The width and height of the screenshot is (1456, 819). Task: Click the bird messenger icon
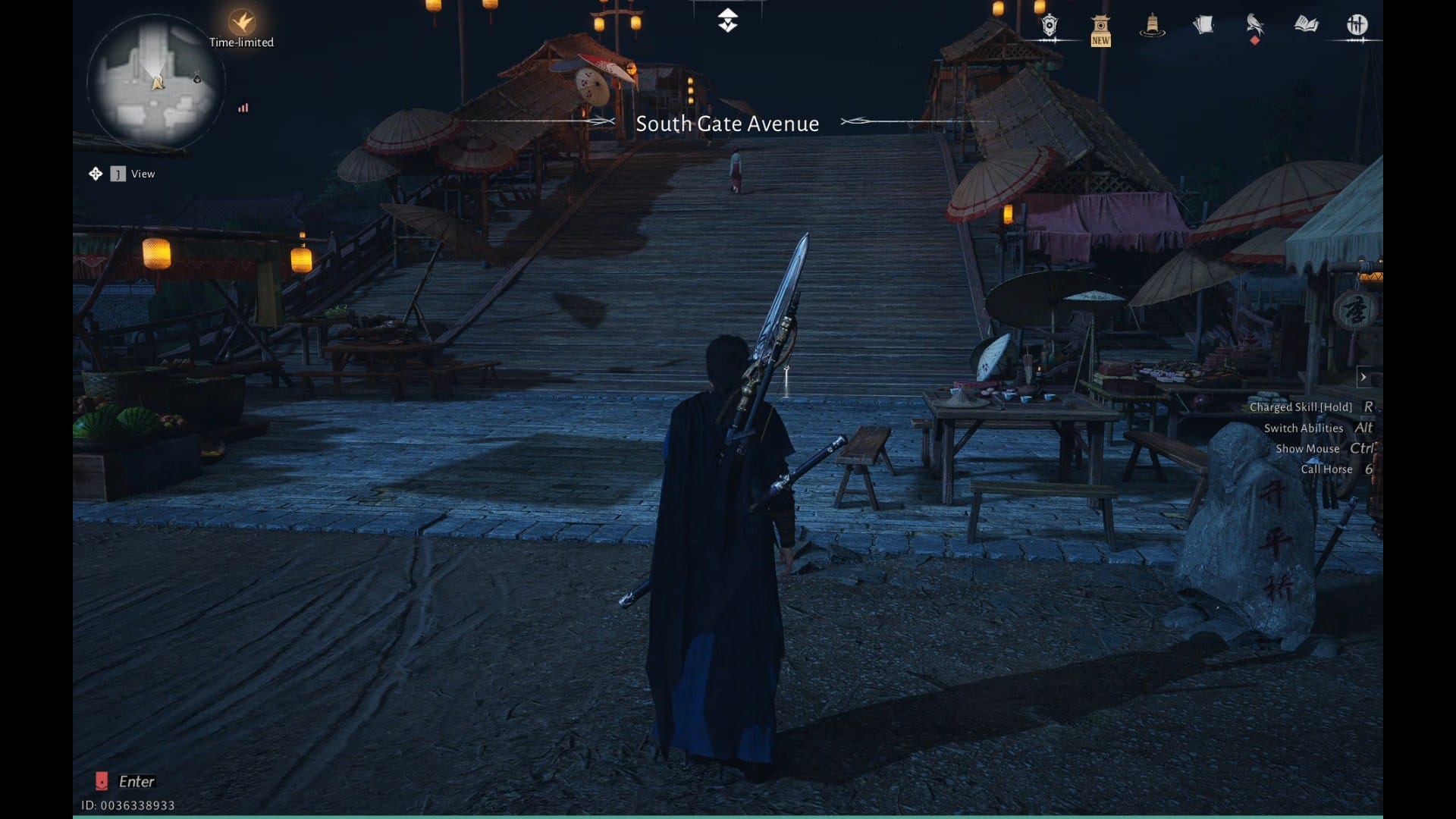coord(1254,26)
